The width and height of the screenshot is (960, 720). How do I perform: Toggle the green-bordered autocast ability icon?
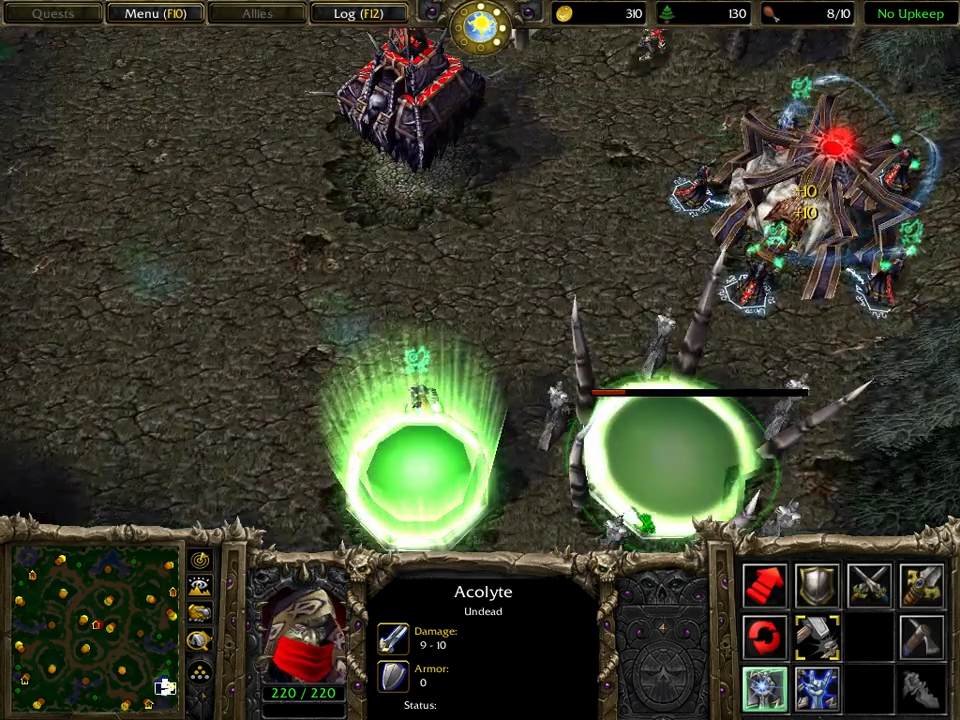[765, 688]
